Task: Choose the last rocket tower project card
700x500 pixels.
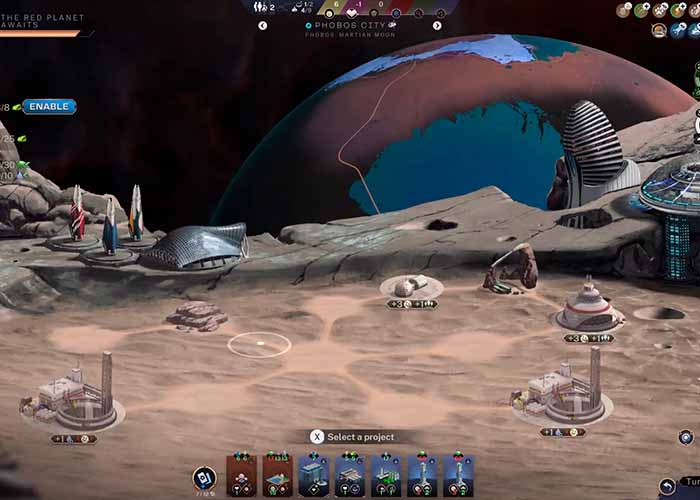Action: pos(458,476)
